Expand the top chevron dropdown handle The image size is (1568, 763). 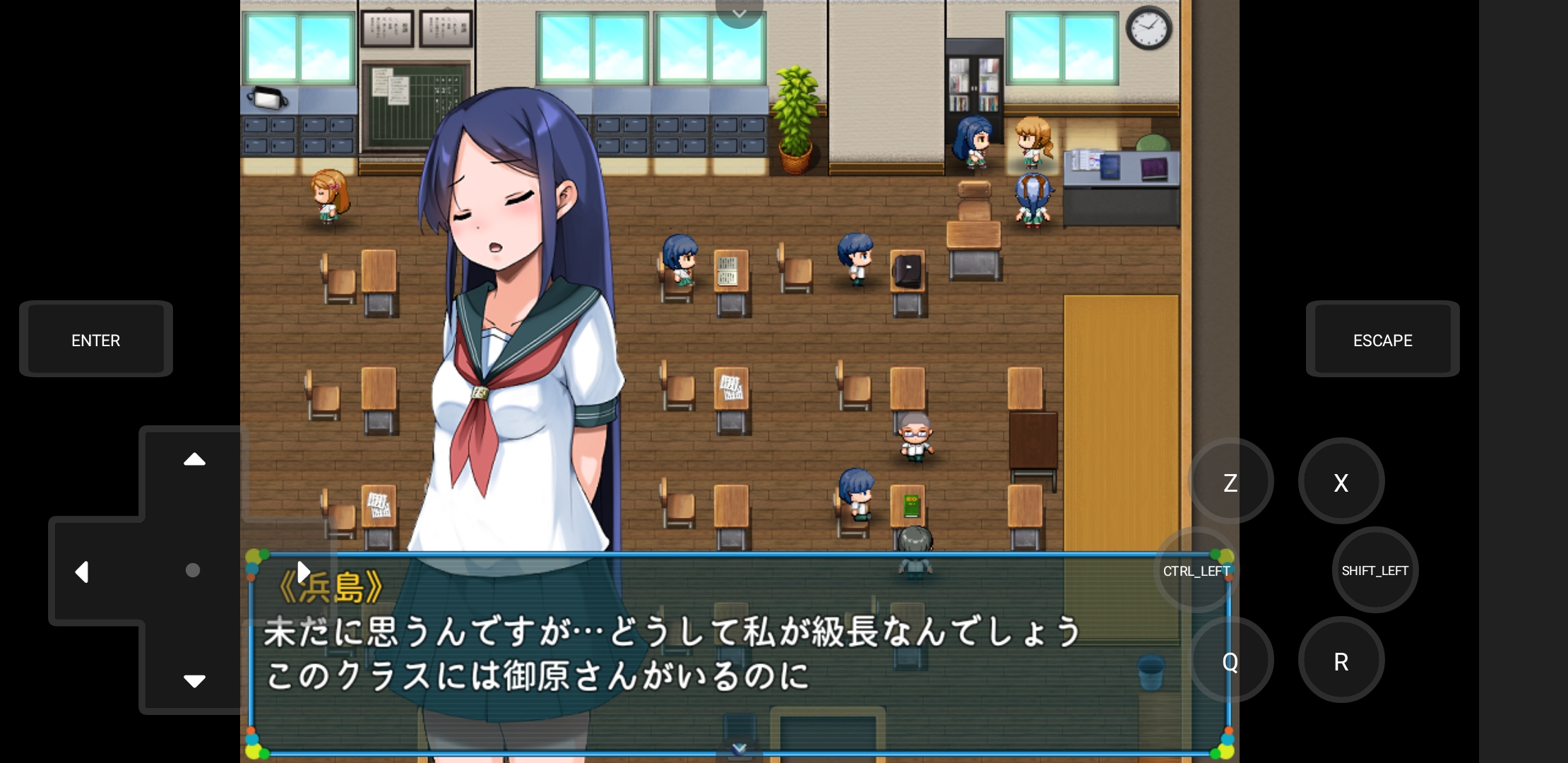(x=739, y=13)
